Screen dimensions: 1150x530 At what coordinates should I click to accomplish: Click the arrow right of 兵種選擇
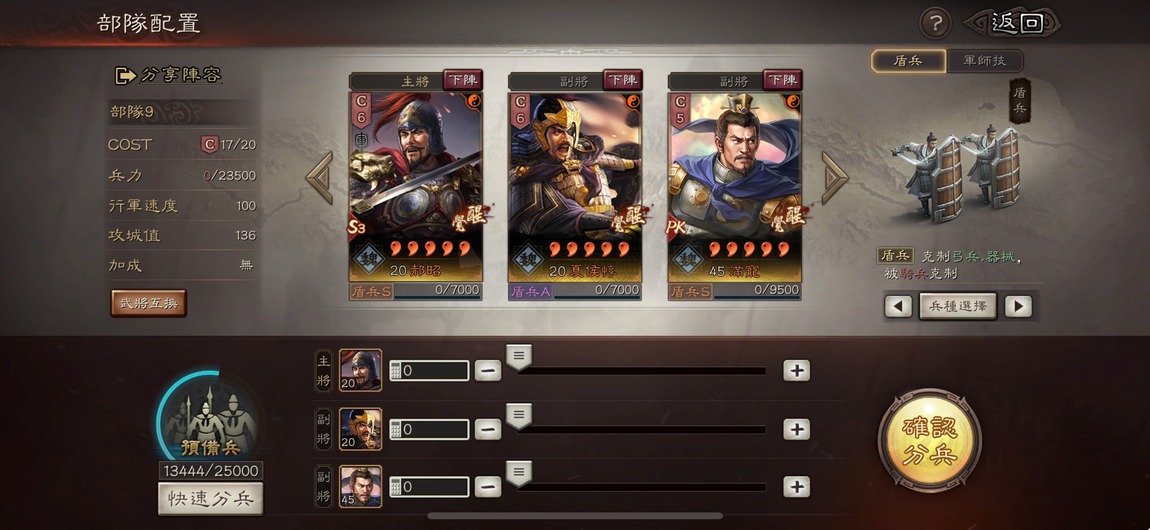coord(1018,306)
